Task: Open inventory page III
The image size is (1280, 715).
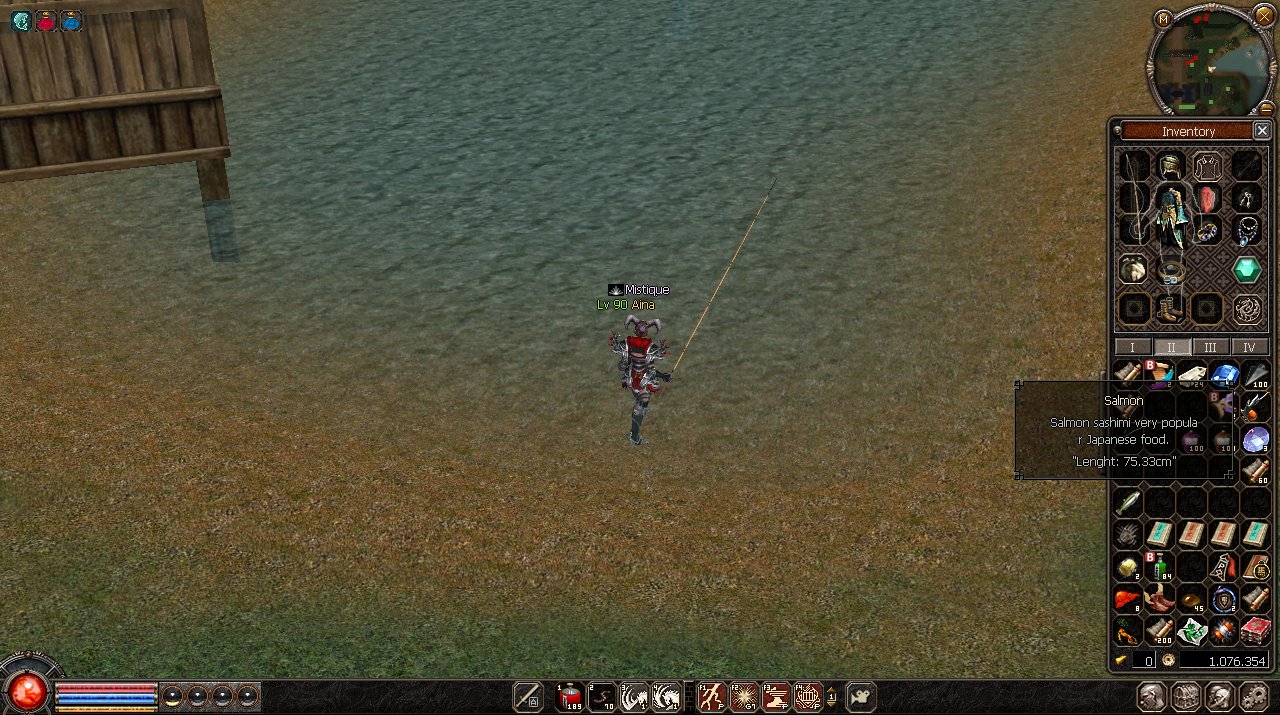Action: point(1210,347)
